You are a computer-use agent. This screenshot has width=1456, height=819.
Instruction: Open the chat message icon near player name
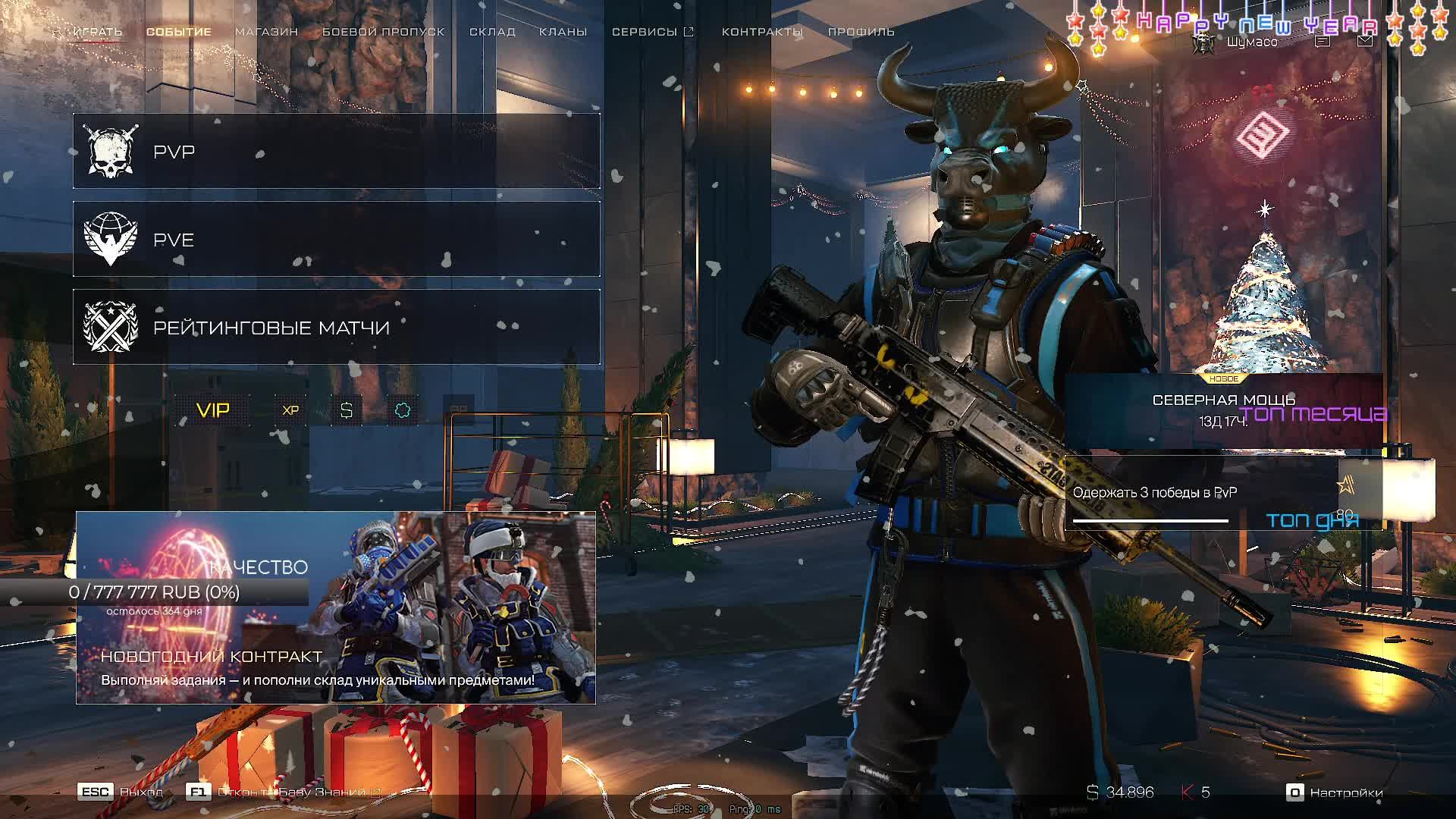tap(1322, 42)
